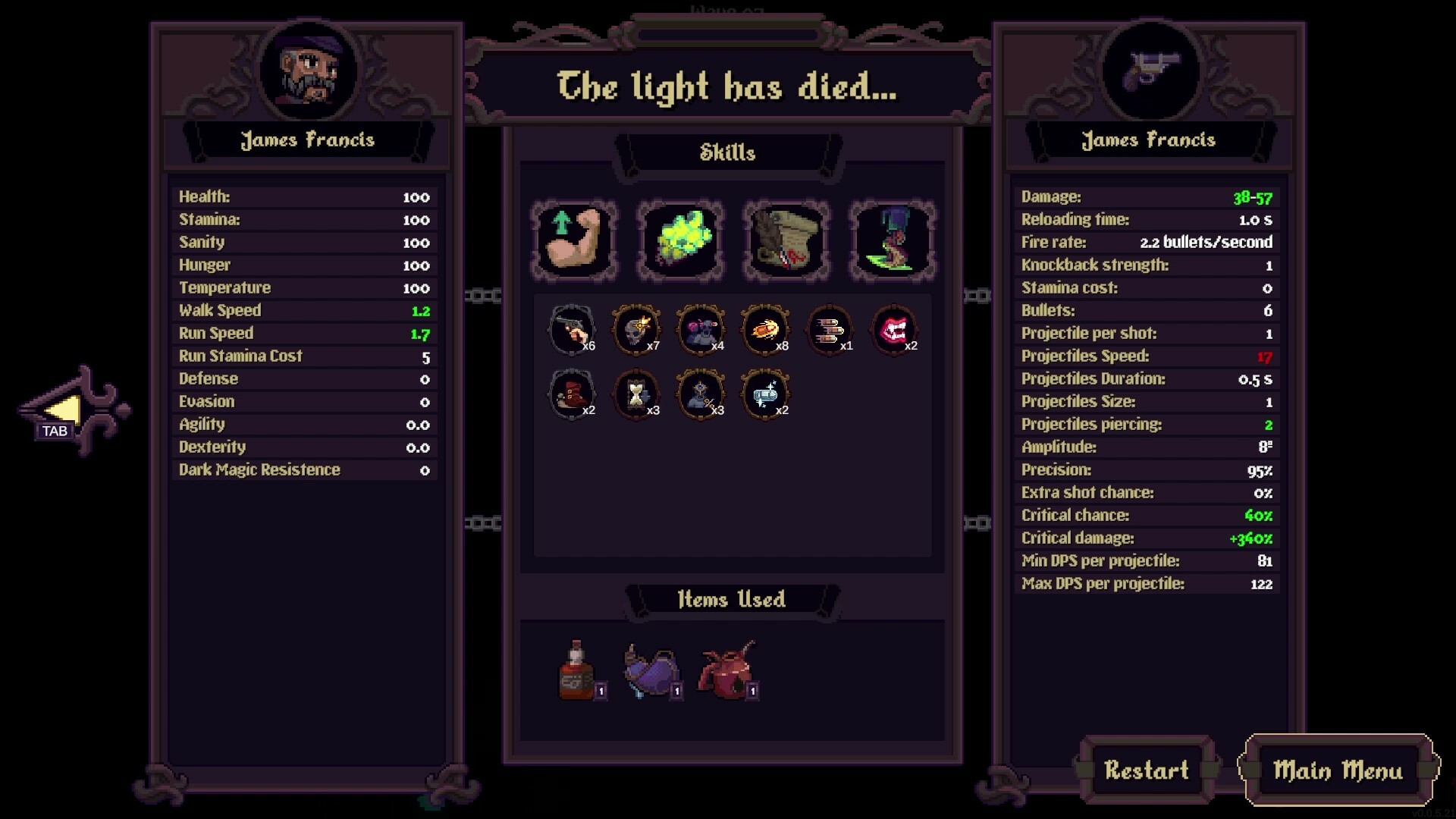Select the sparkling bullet skill marked x2
Image resolution: width=1456 pixels, height=819 pixels.
tap(766, 393)
